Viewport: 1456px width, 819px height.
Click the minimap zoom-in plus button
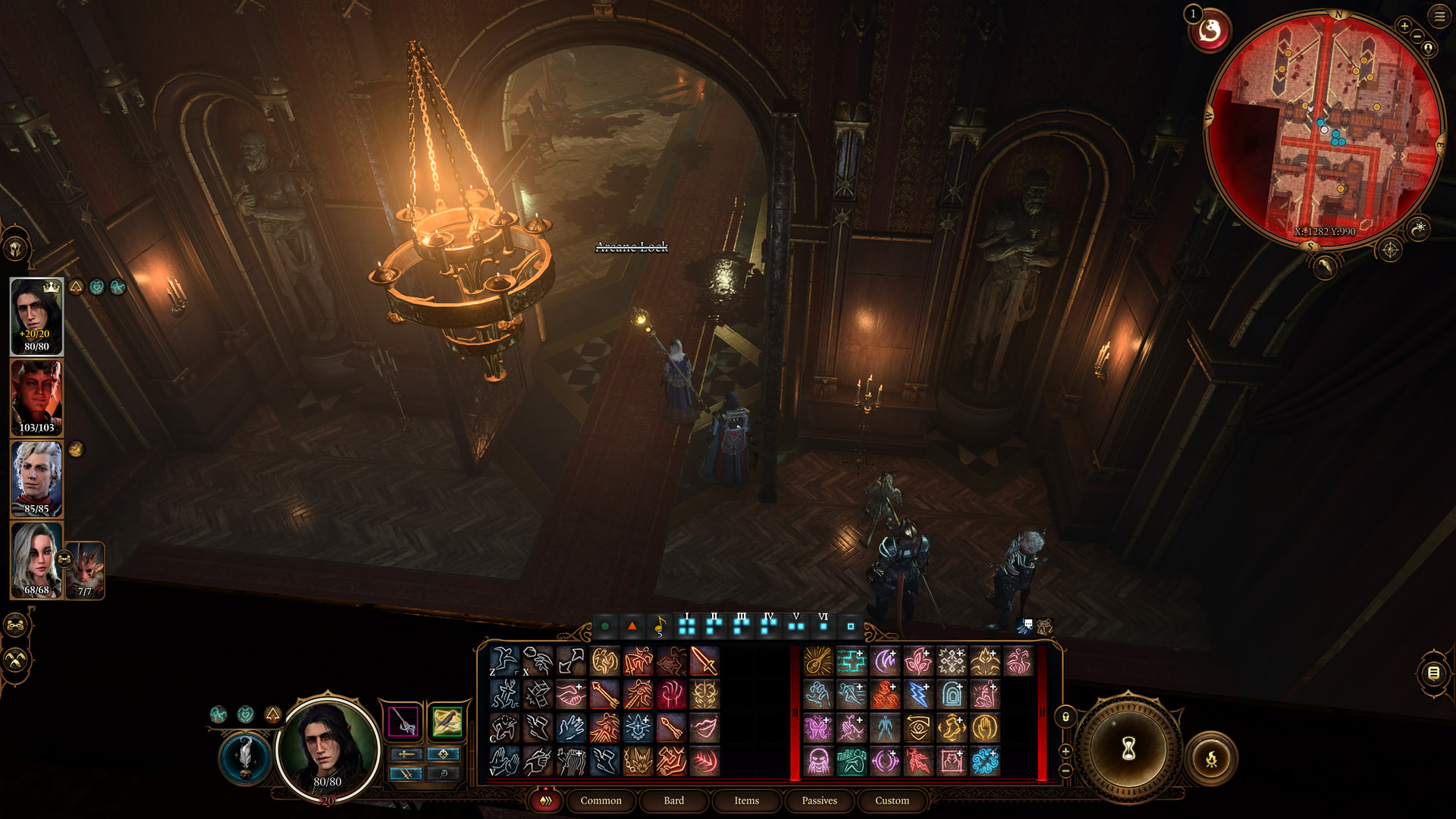pos(1404,26)
